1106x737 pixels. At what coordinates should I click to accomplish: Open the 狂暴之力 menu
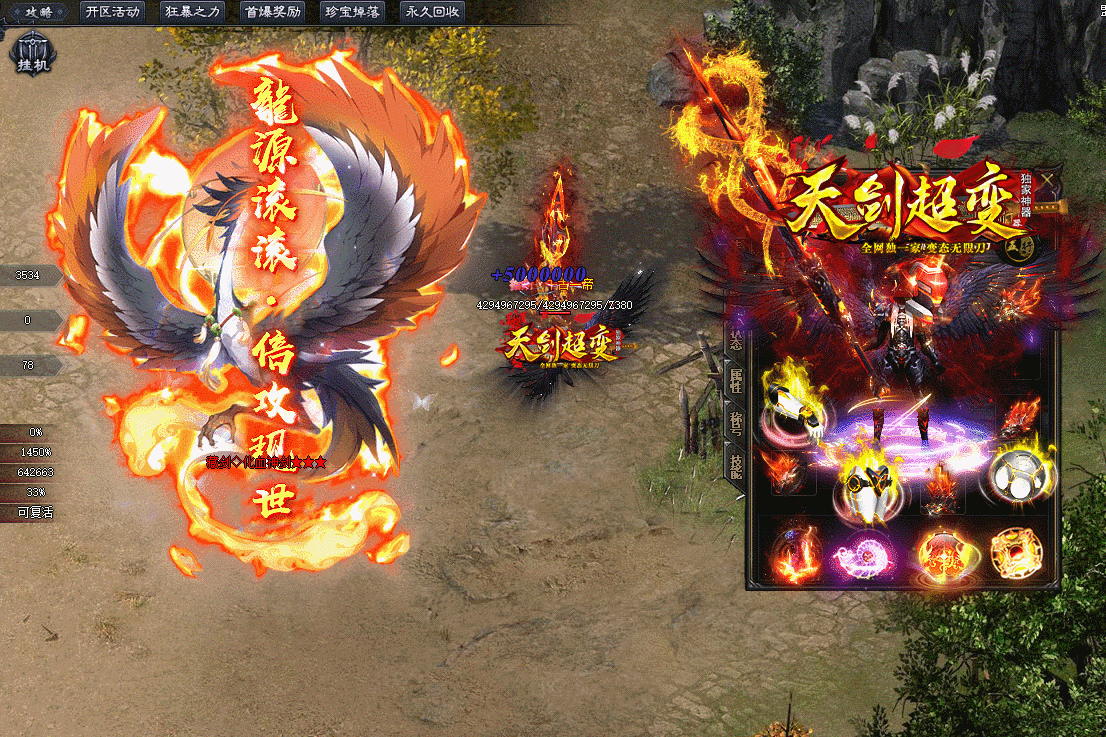click(x=193, y=12)
